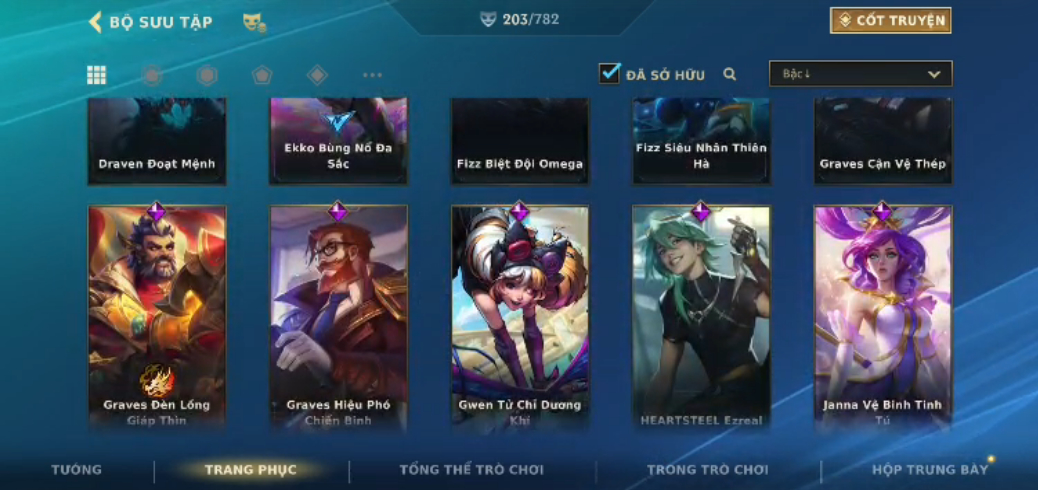The width and height of the screenshot is (1038, 490).
Task: Open the Cốt Truyện button
Action: point(890,21)
